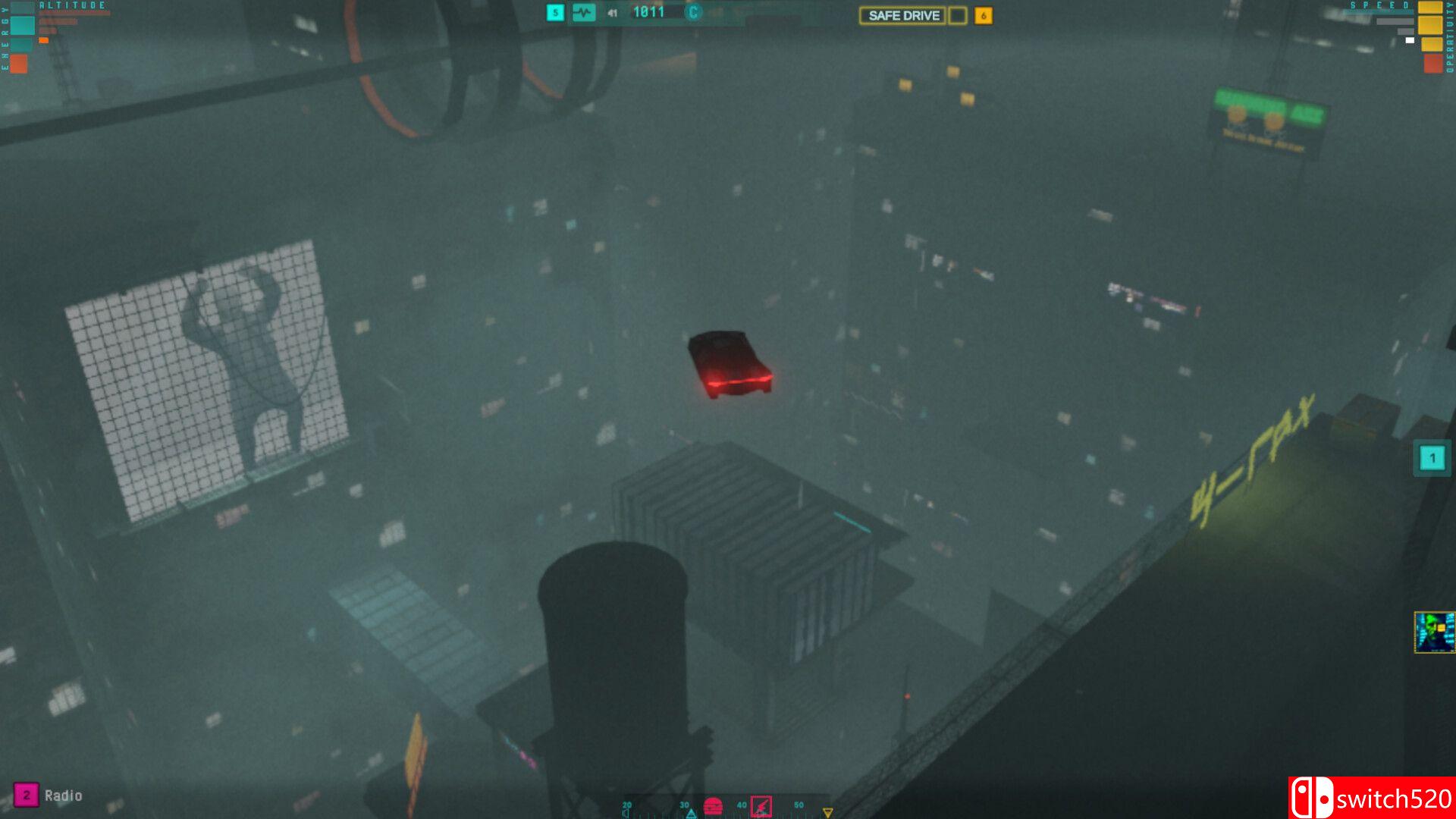Select the character portrait thumbnail
This screenshot has height=819, width=1456.
(x=1434, y=632)
